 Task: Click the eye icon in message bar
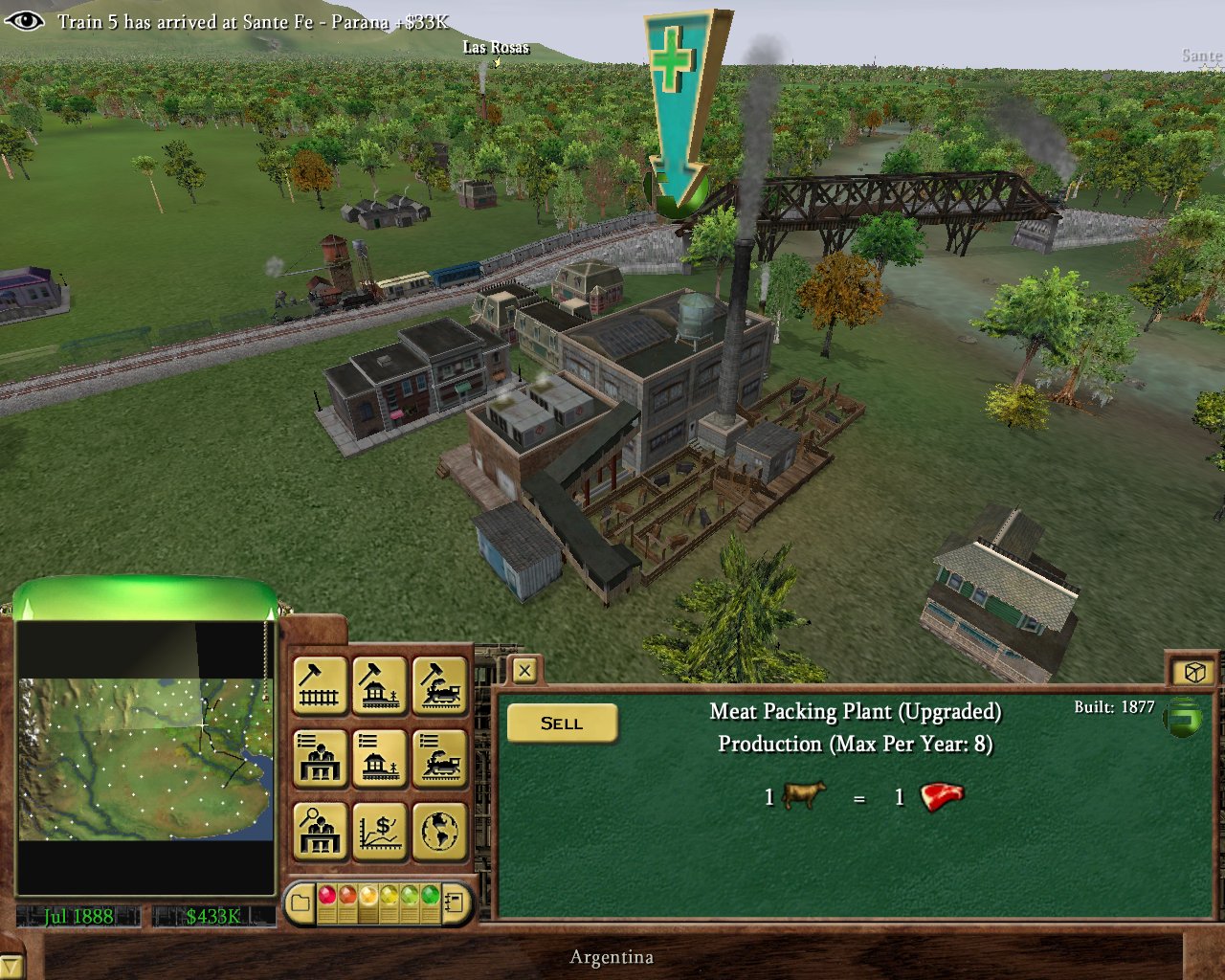(23, 20)
